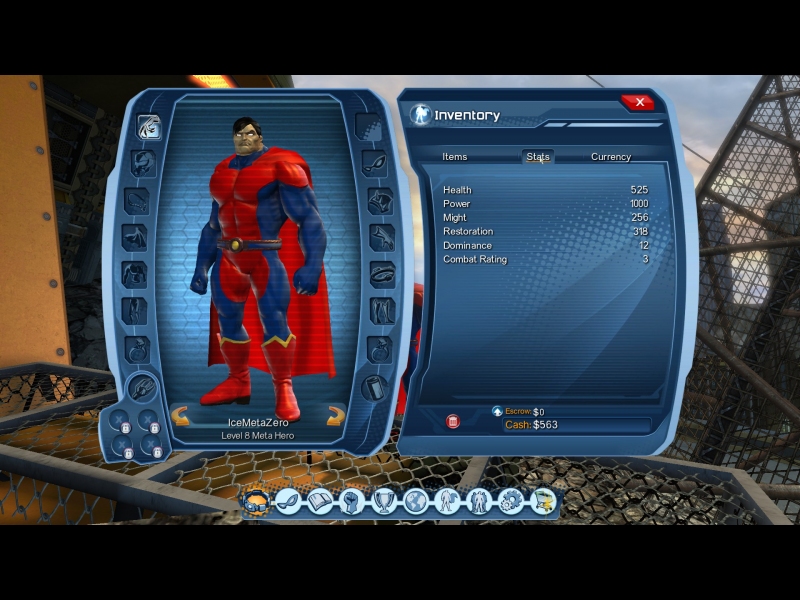This screenshot has height=600, width=800.
Task: Open the open-book journal menu icon
Action: (x=320, y=501)
